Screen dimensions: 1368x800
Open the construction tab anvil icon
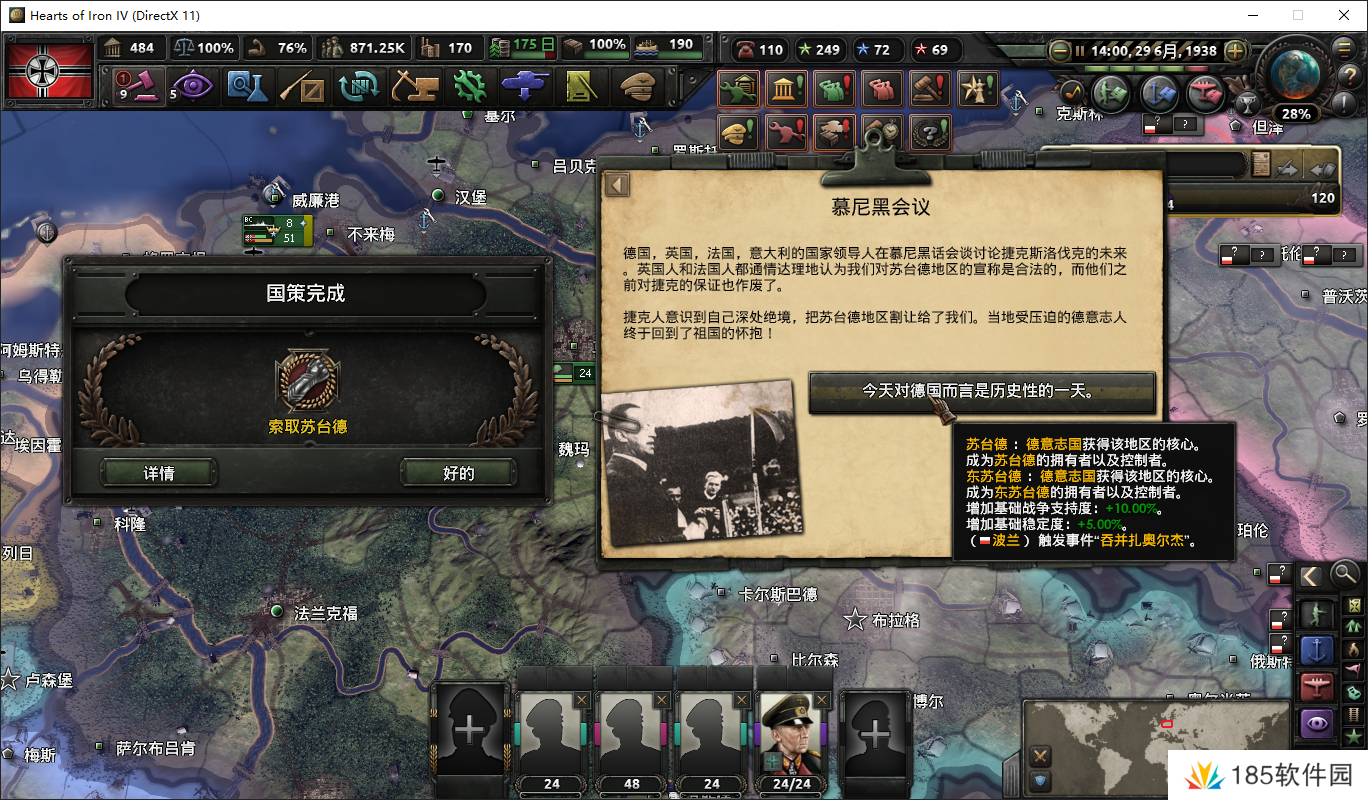[x=415, y=88]
